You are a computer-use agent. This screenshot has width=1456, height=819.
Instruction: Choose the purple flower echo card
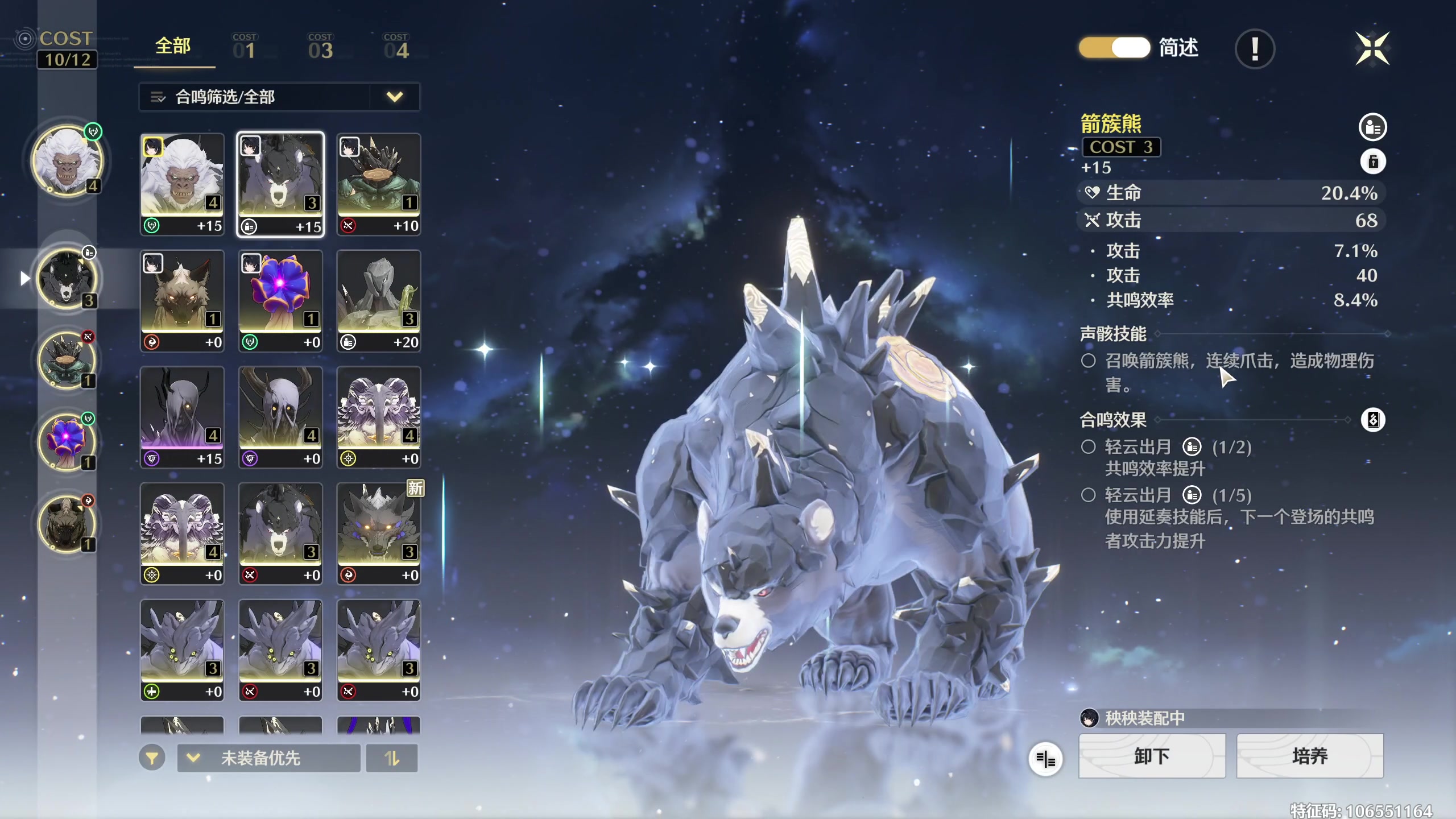pos(280,300)
